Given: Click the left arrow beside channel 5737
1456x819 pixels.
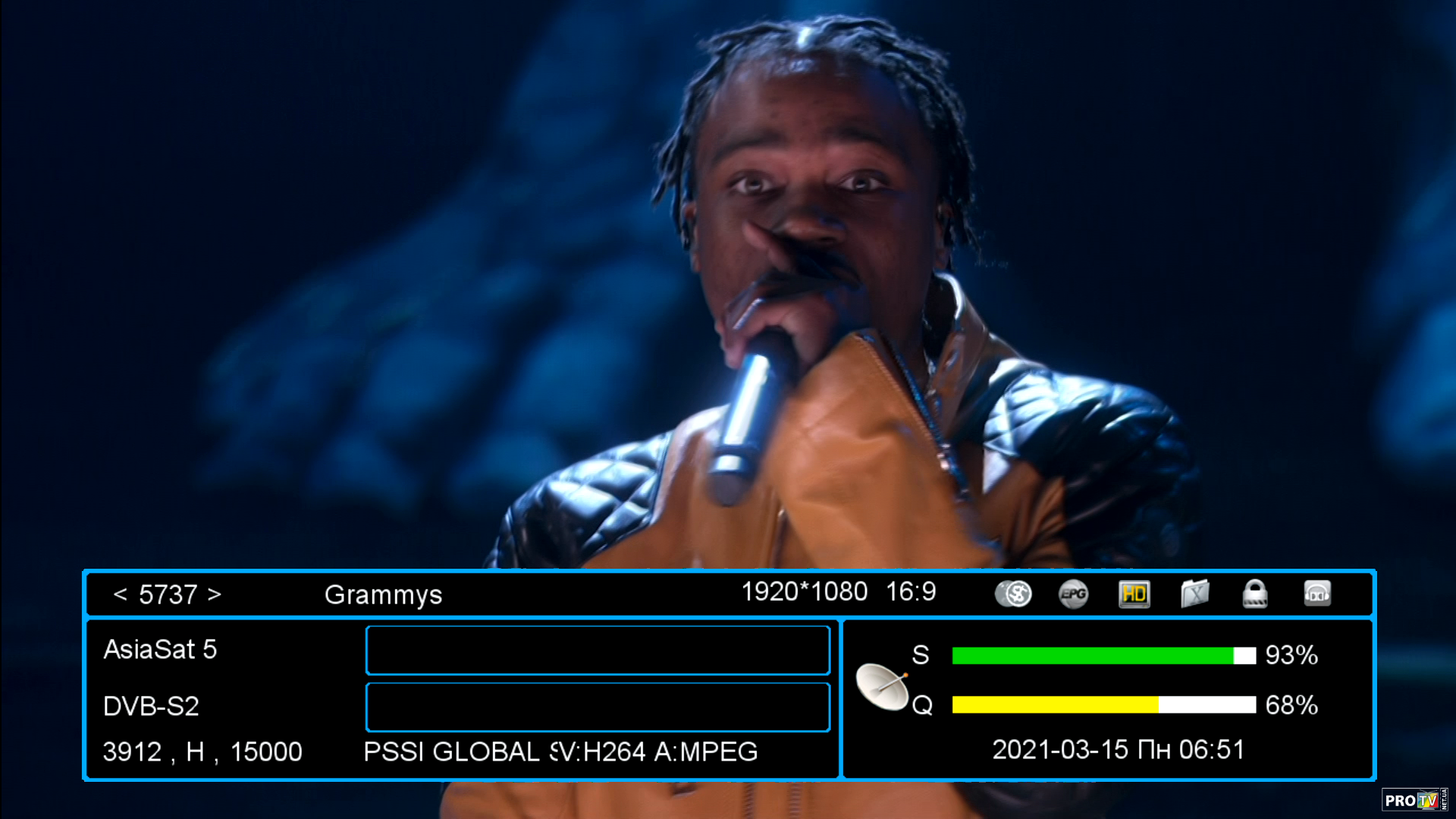Looking at the screenshot, I should click(120, 595).
